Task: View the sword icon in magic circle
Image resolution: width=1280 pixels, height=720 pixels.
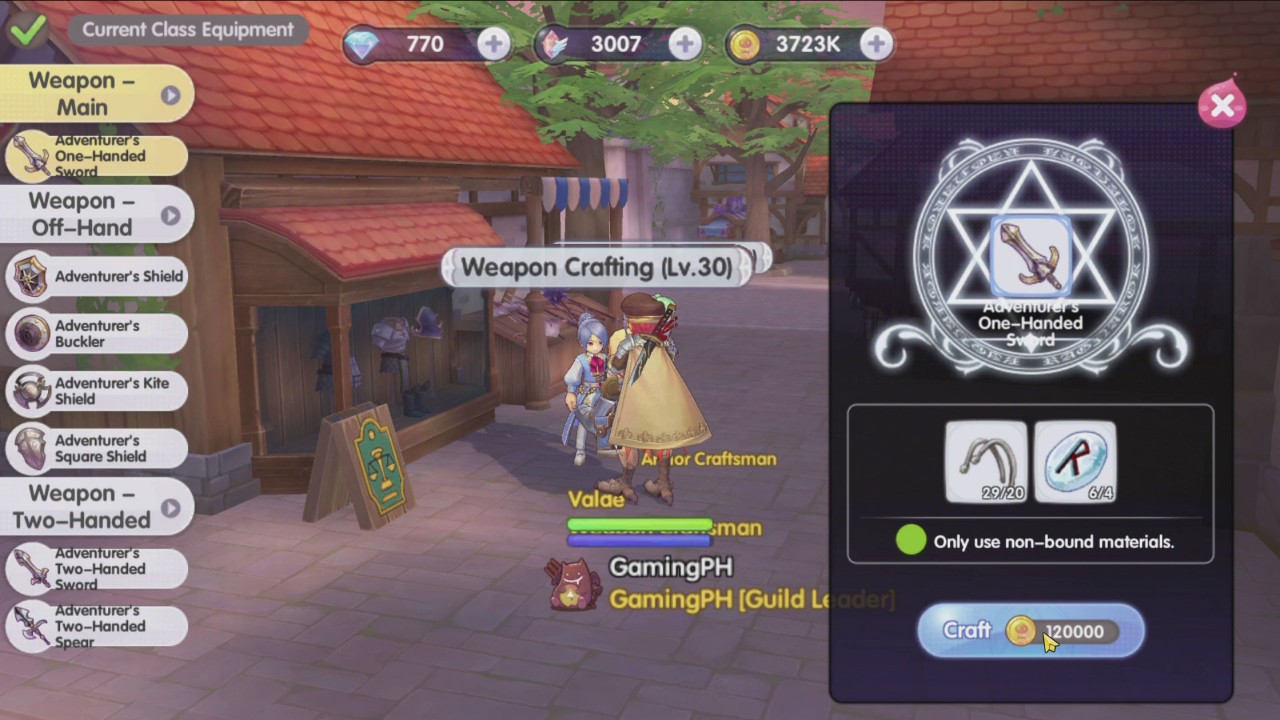Action: [x=1030, y=255]
